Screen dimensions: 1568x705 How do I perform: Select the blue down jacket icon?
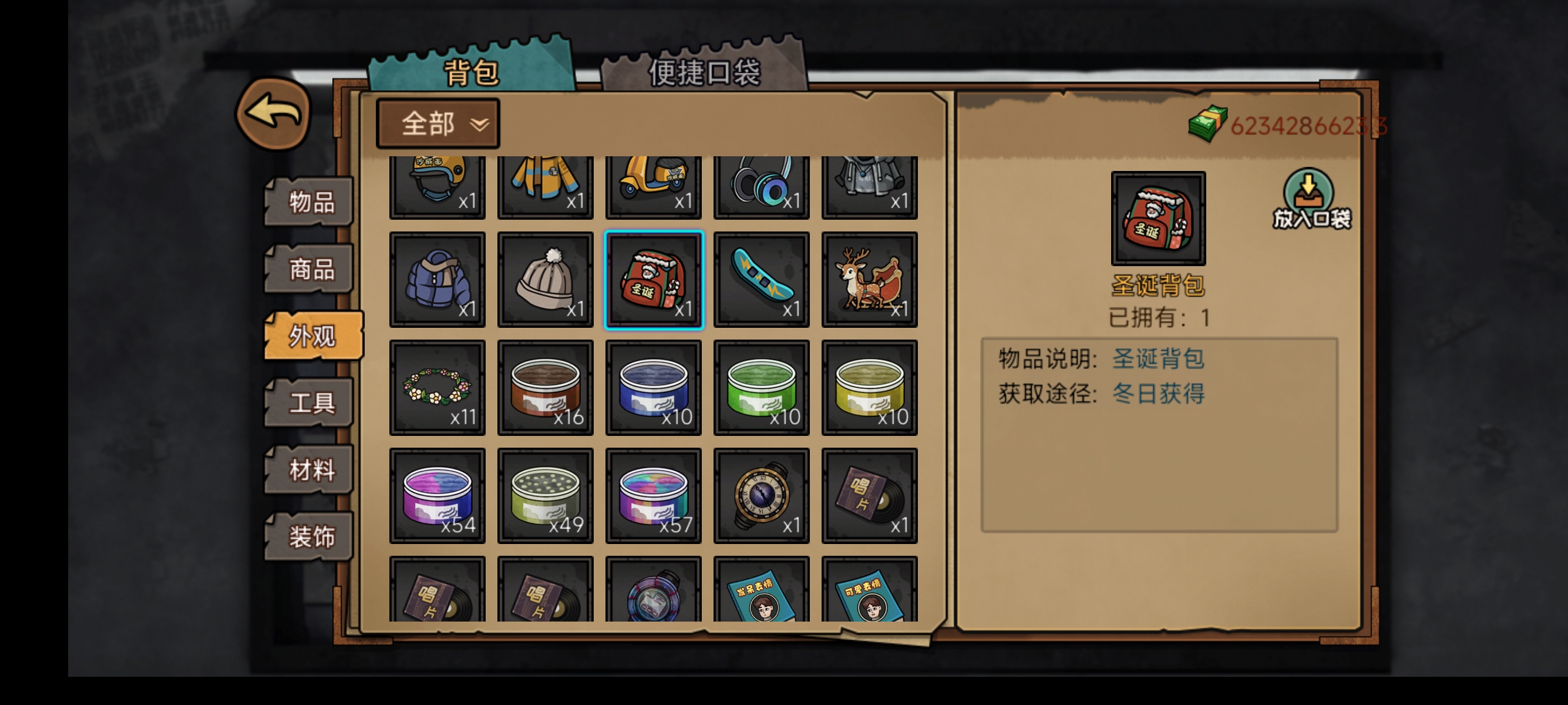pyautogui.click(x=437, y=279)
